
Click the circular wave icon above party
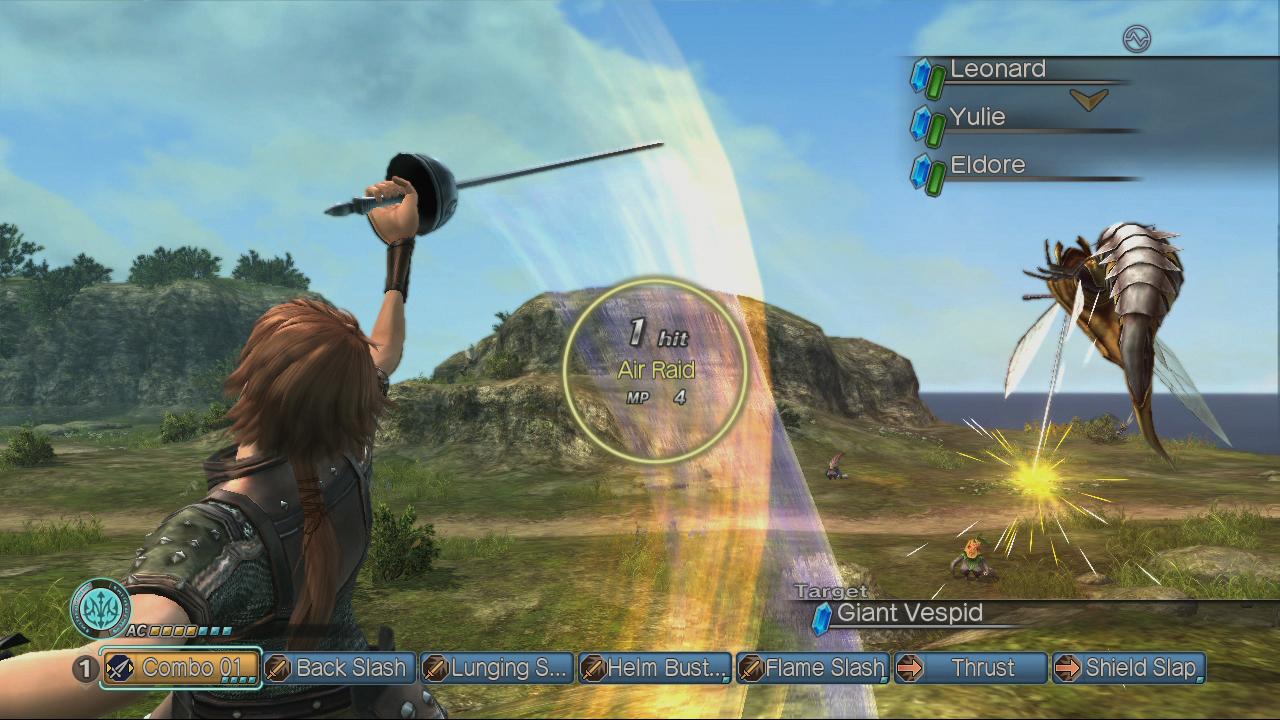(1137, 39)
